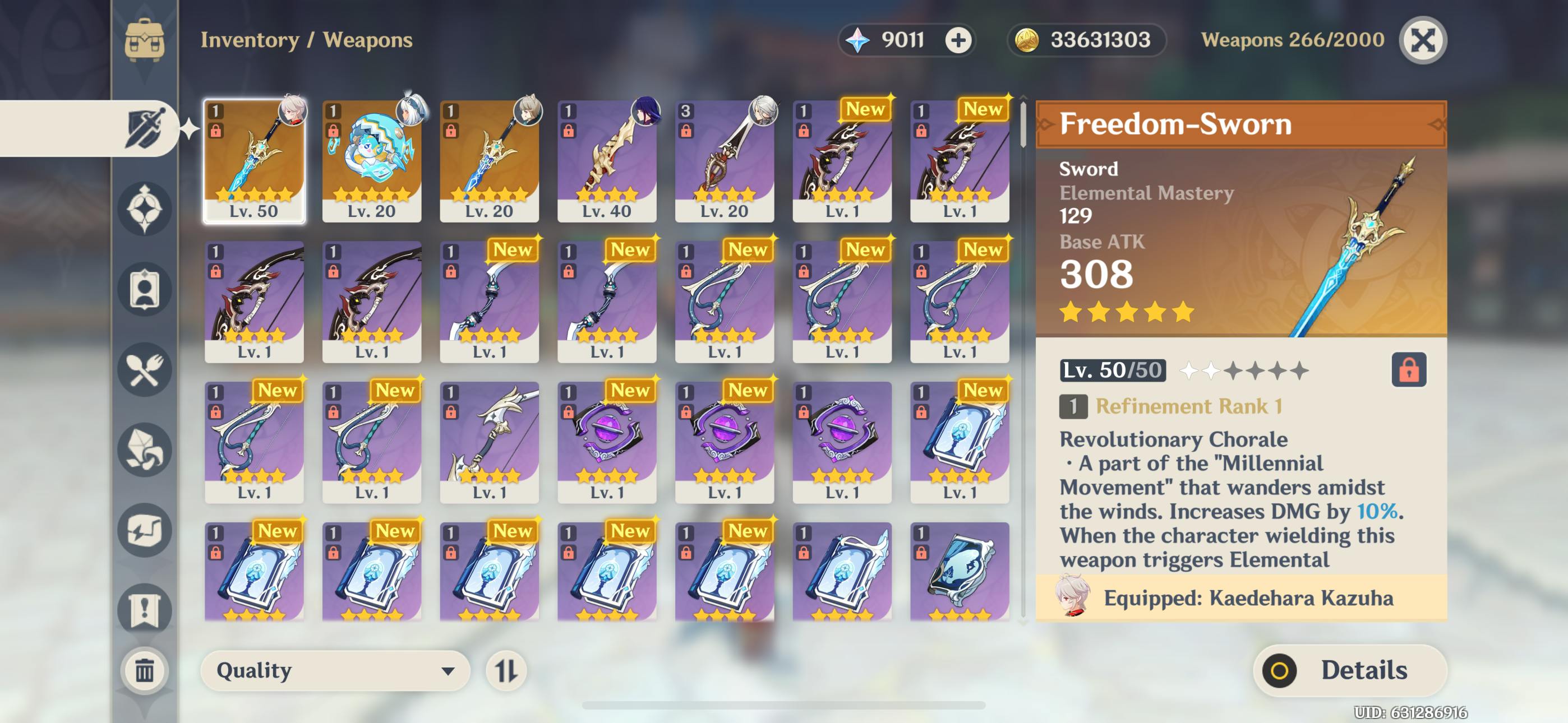Toggle the lock on Freedom-Sworn
Viewport: 1568px width, 723px height.
(1409, 369)
